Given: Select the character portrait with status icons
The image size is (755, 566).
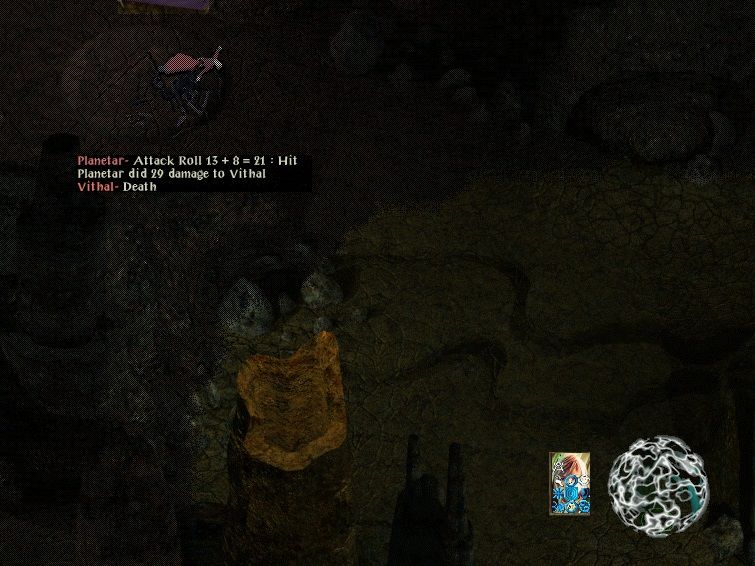Looking at the screenshot, I should (x=569, y=484).
